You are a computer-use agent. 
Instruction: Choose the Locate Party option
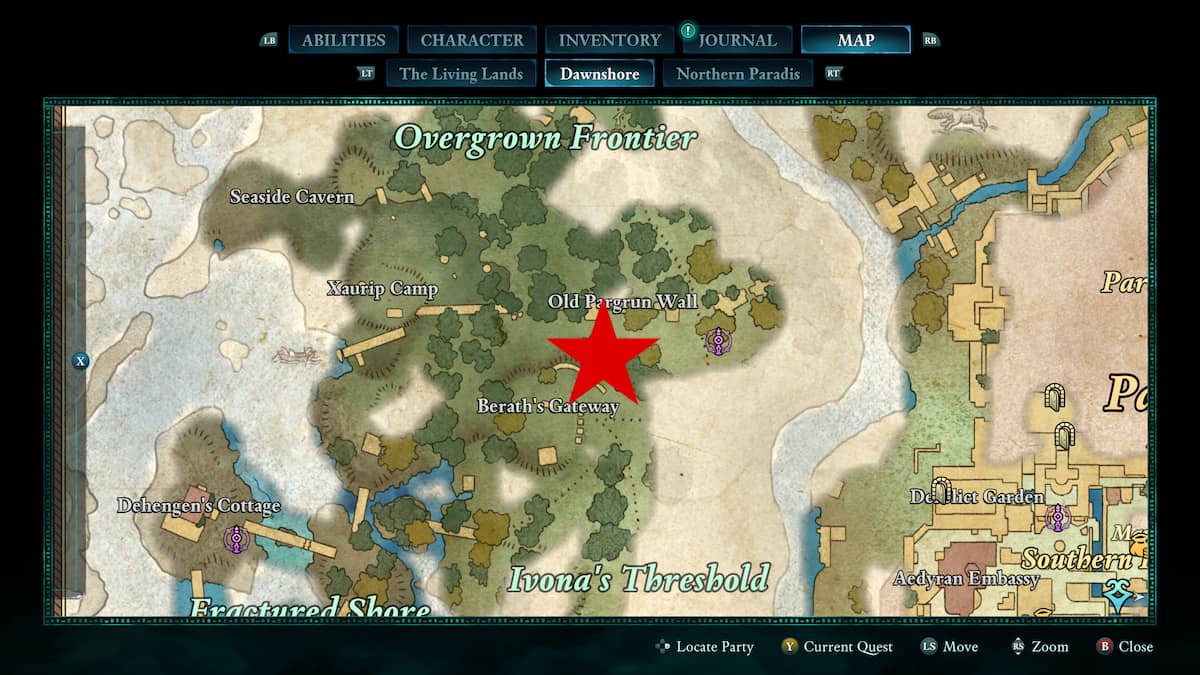coord(704,647)
